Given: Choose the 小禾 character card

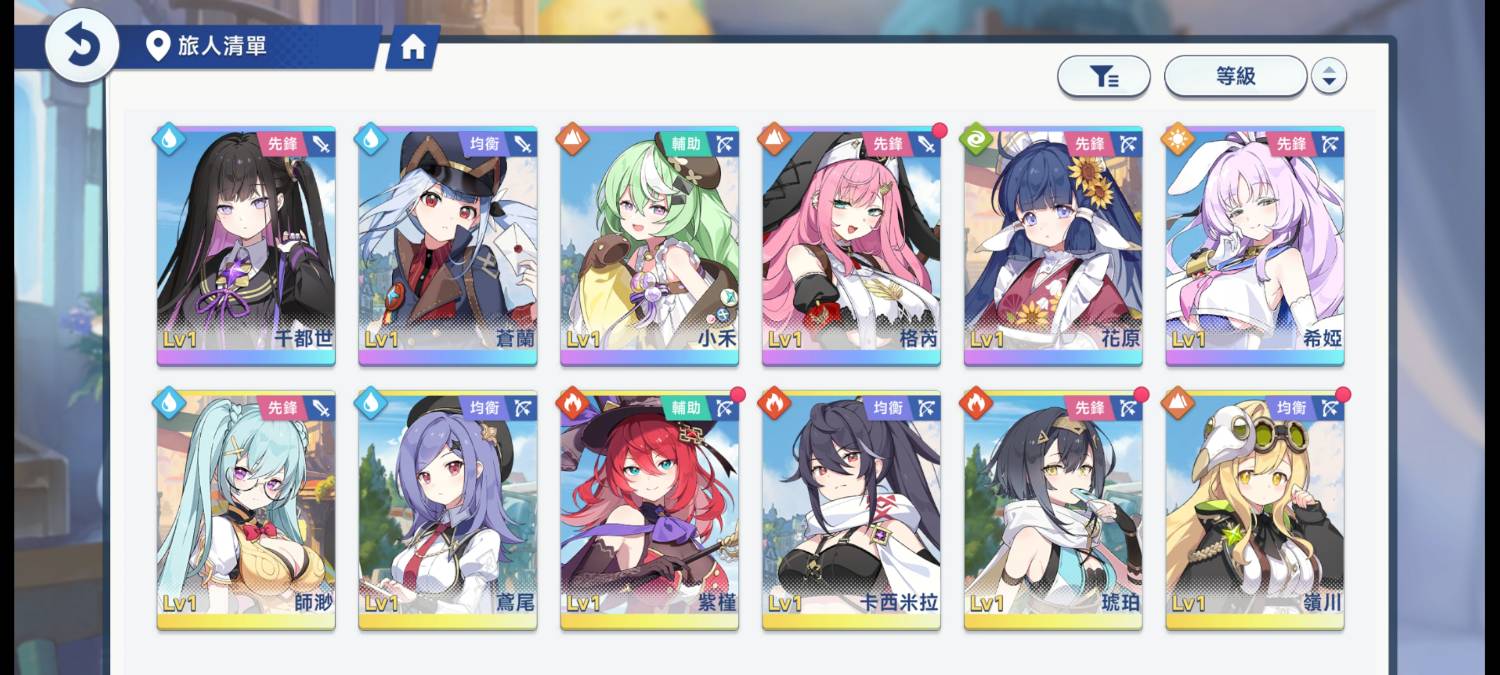Looking at the screenshot, I should click(649, 246).
